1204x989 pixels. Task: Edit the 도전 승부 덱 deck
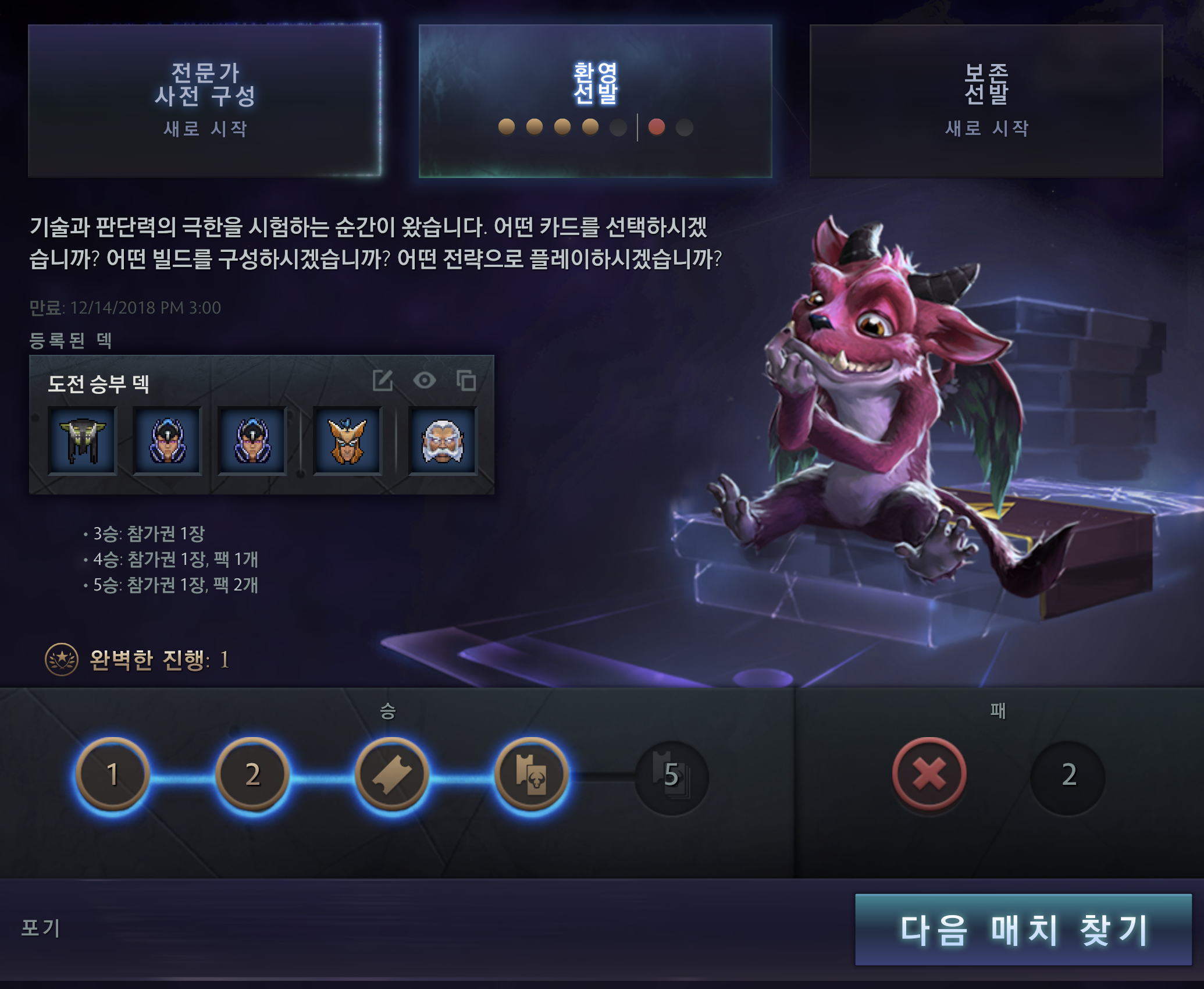tap(383, 381)
